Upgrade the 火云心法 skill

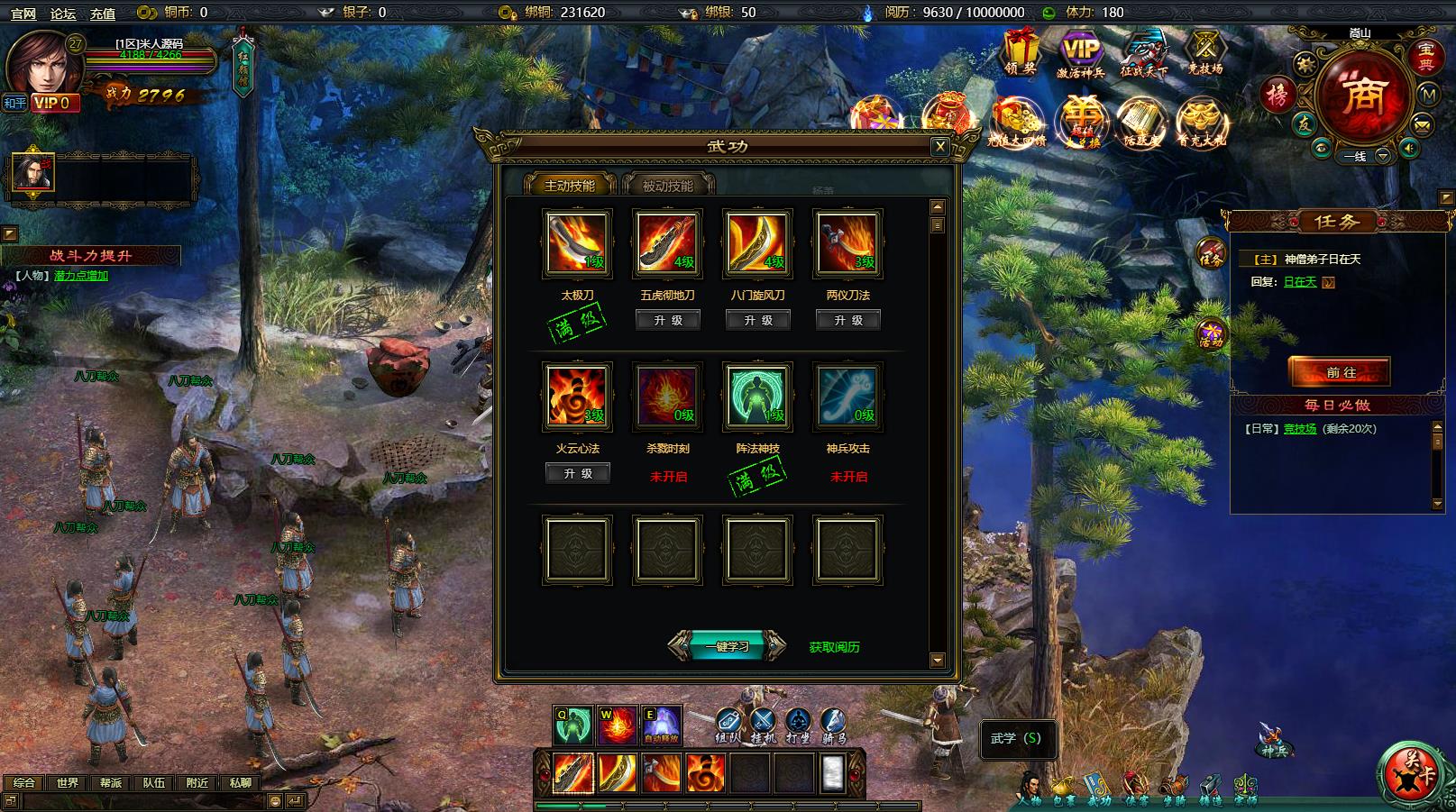(x=578, y=473)
